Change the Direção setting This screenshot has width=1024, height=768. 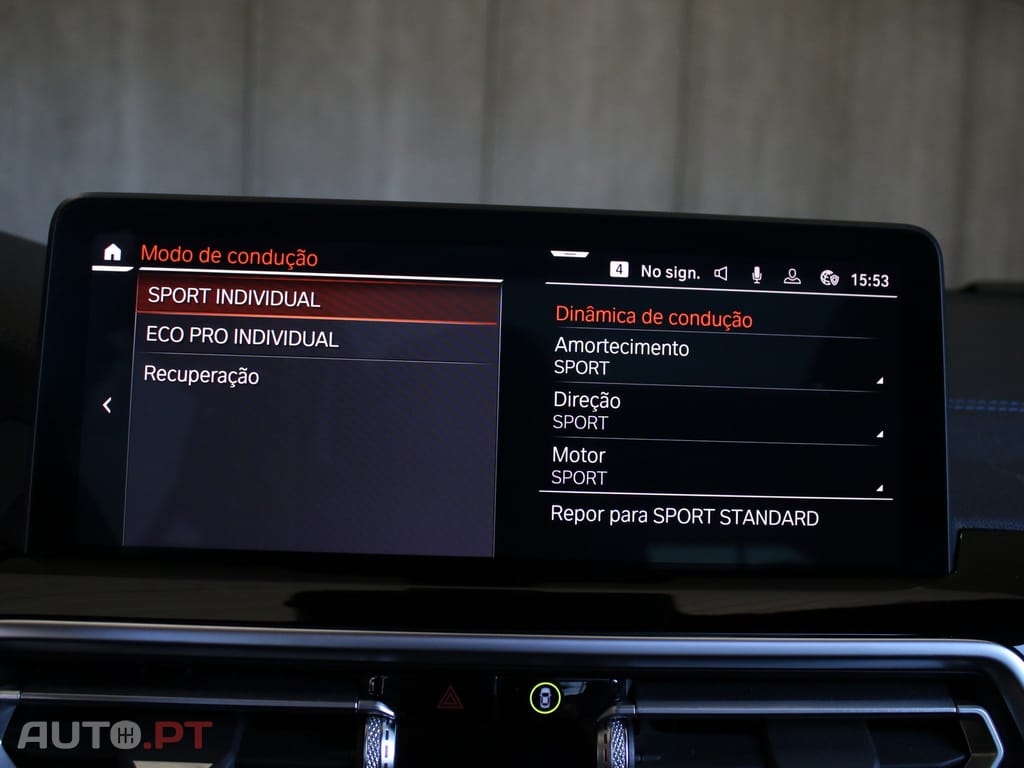715,411
